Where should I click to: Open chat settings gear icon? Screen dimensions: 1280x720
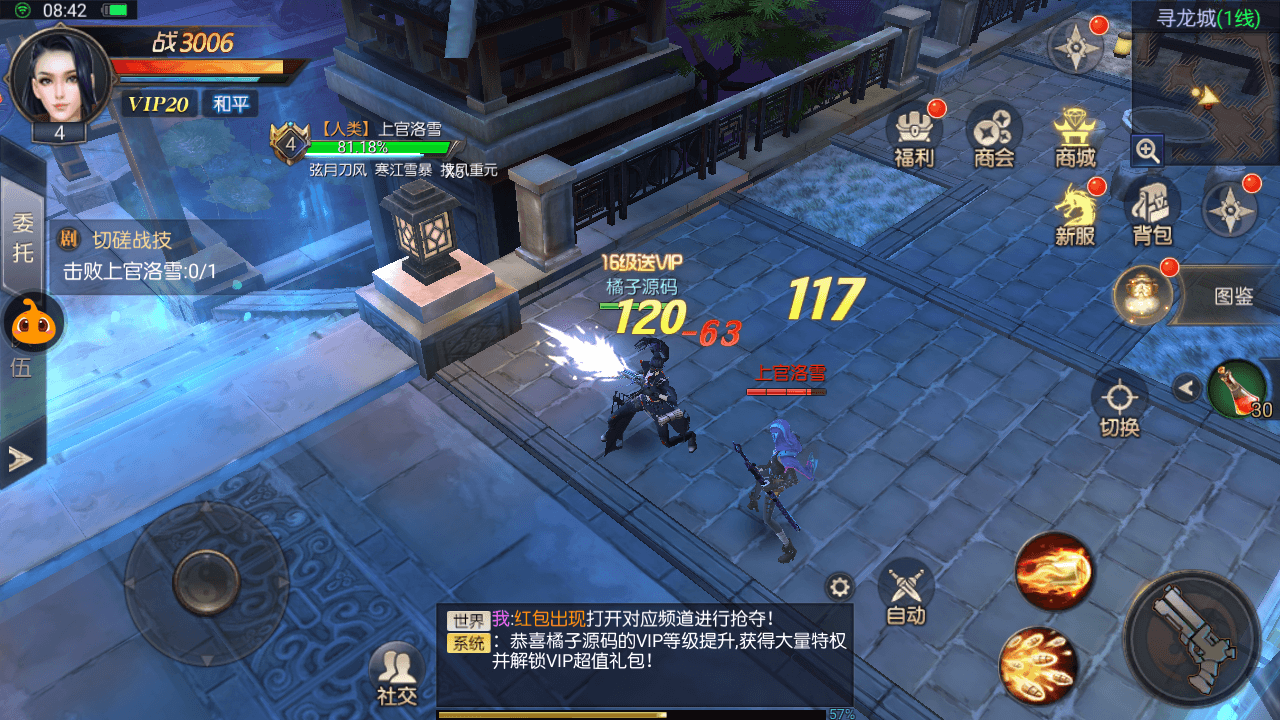[x=839, y=587]
